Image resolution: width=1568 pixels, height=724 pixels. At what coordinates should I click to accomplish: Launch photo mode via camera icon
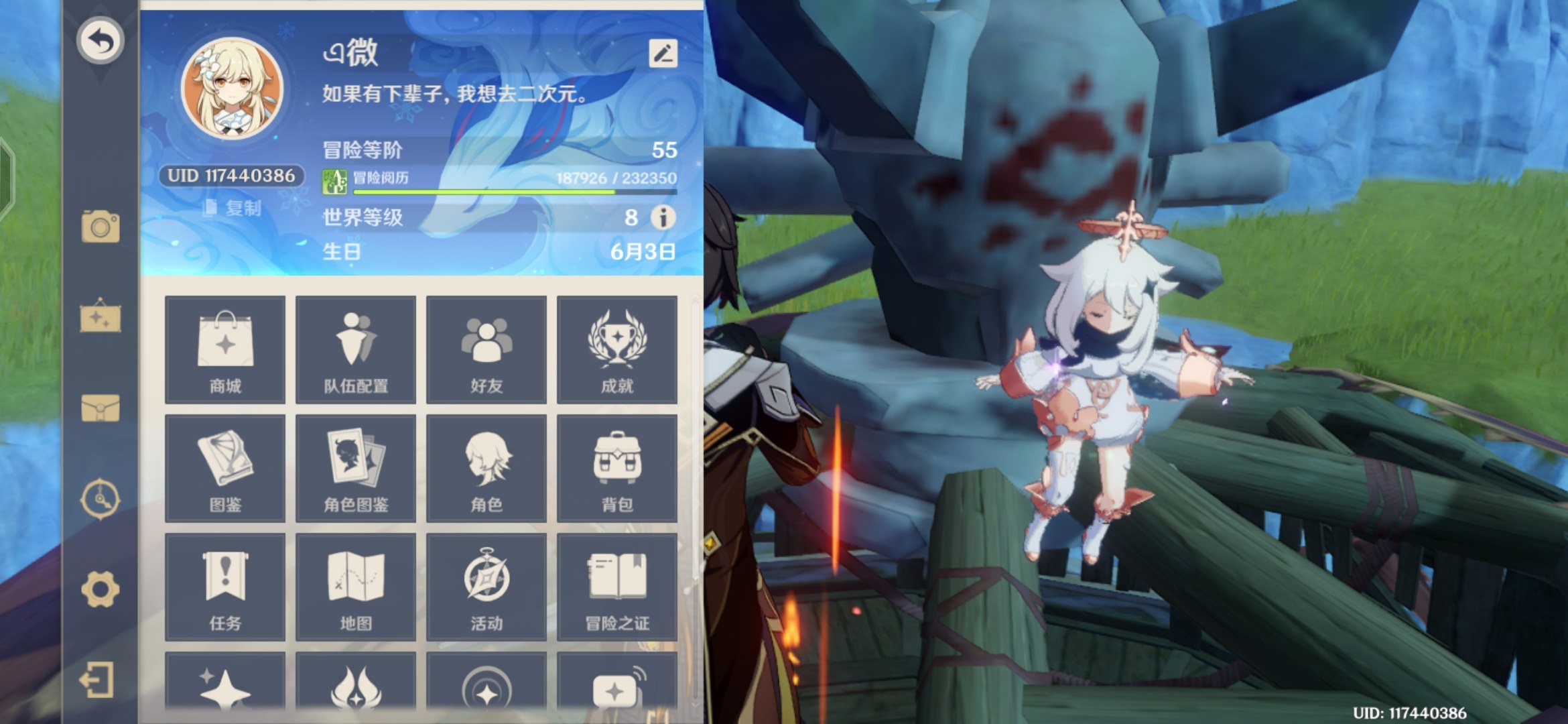(x=101, y=227)
